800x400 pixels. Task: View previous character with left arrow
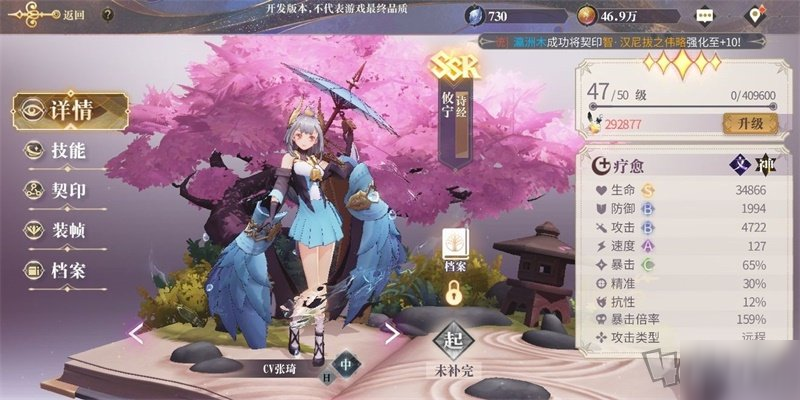coord(136,333)
